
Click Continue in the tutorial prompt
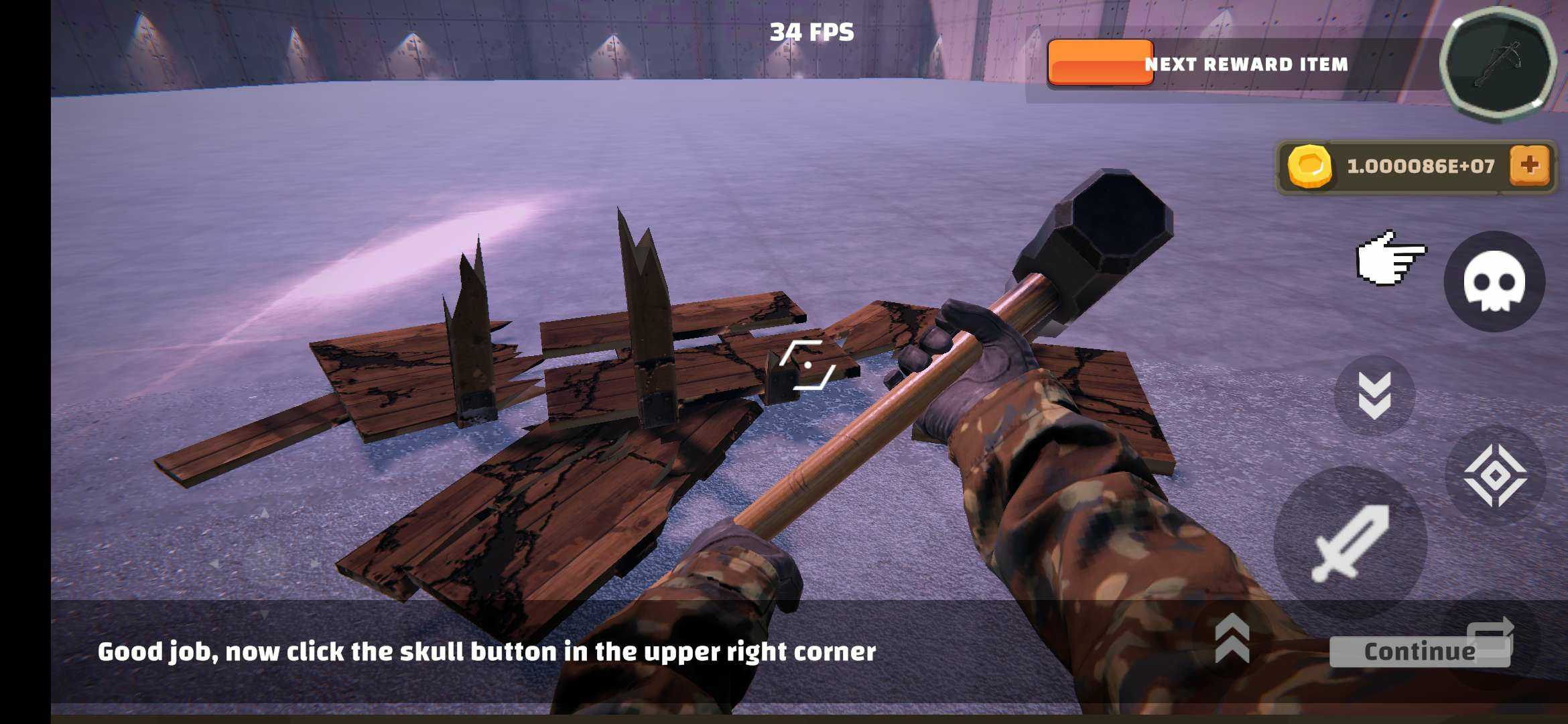pyautogui.click(x=1419, y=652)
